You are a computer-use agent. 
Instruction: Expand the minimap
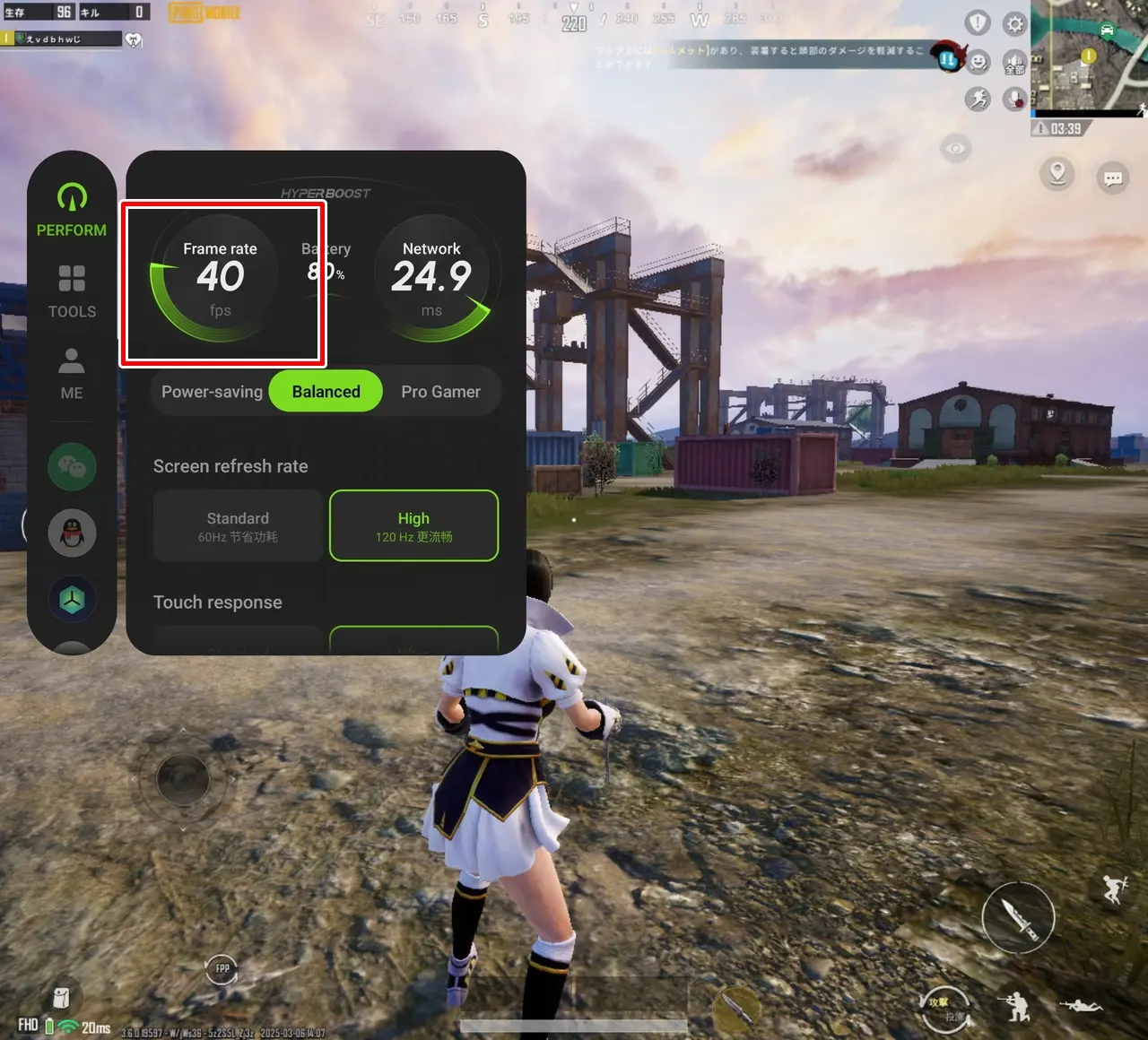click(1089, 56)
